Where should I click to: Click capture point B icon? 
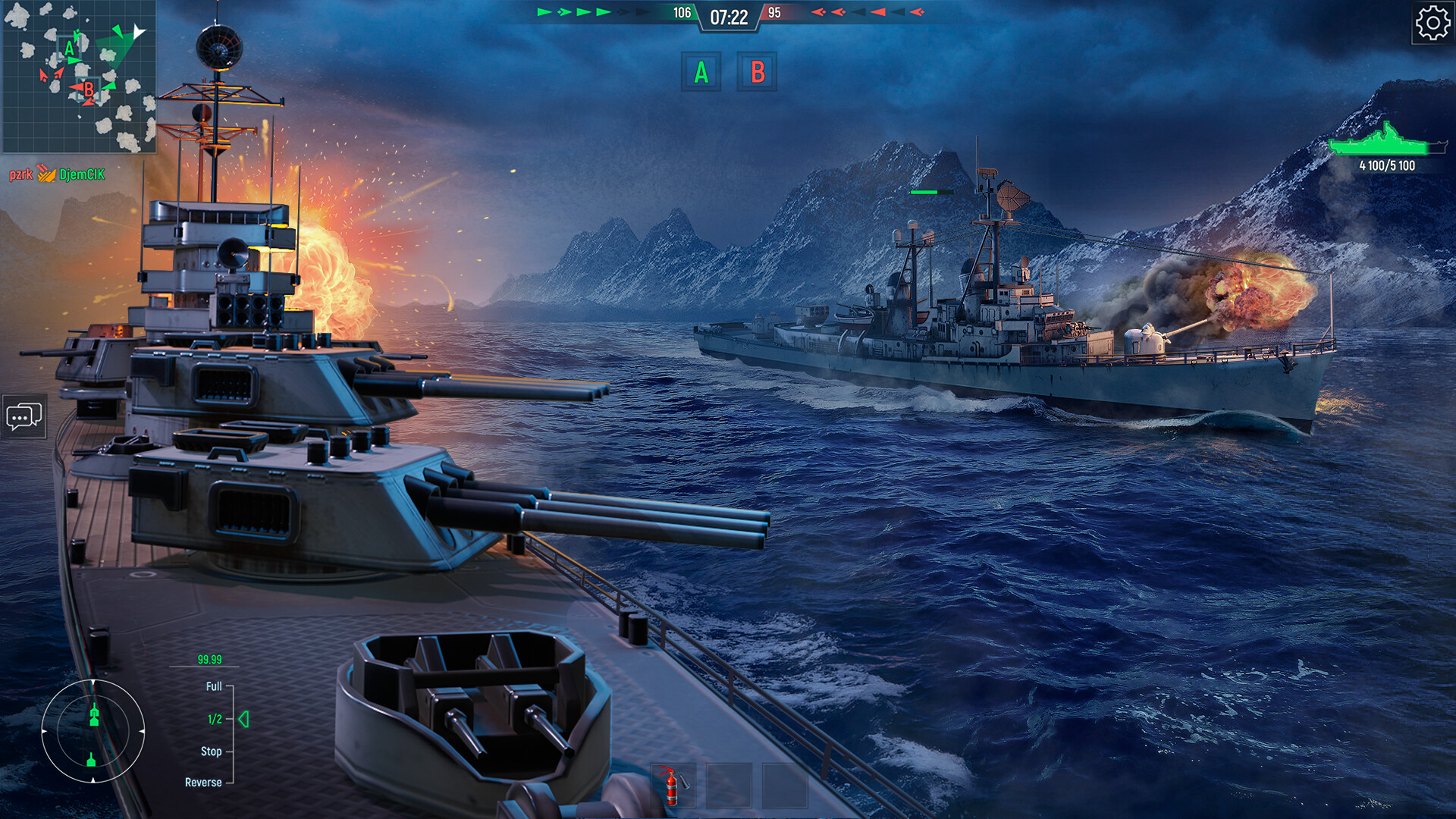pos(758,74)
